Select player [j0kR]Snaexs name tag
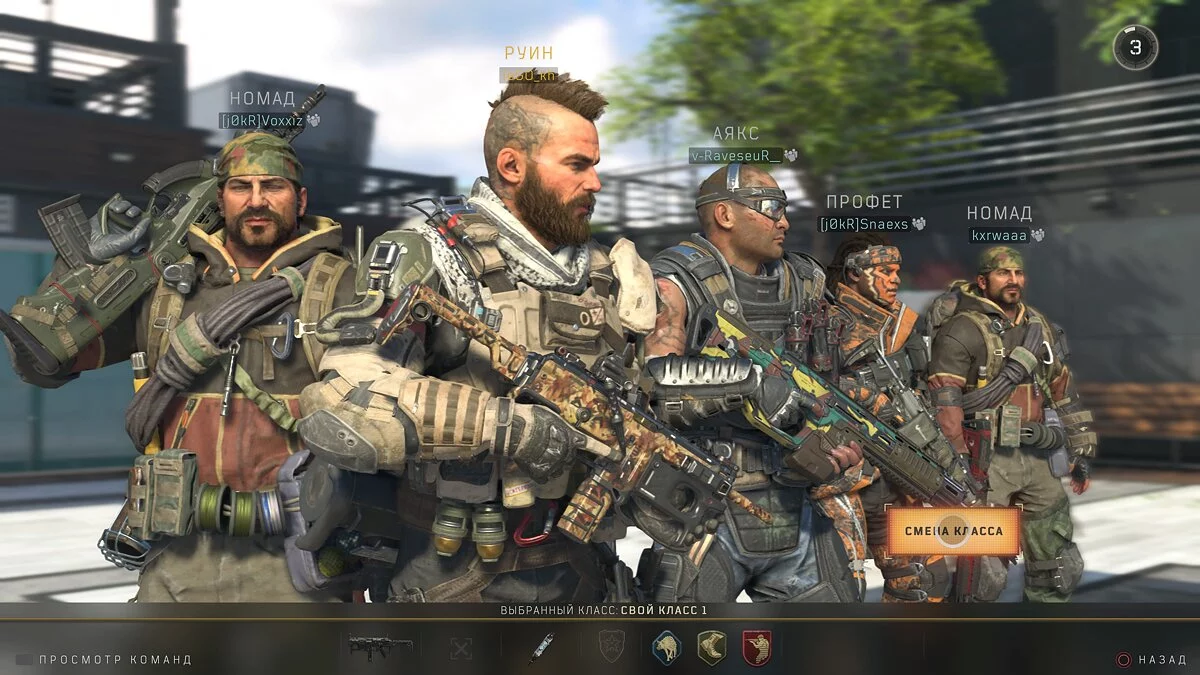 point(863,224)
